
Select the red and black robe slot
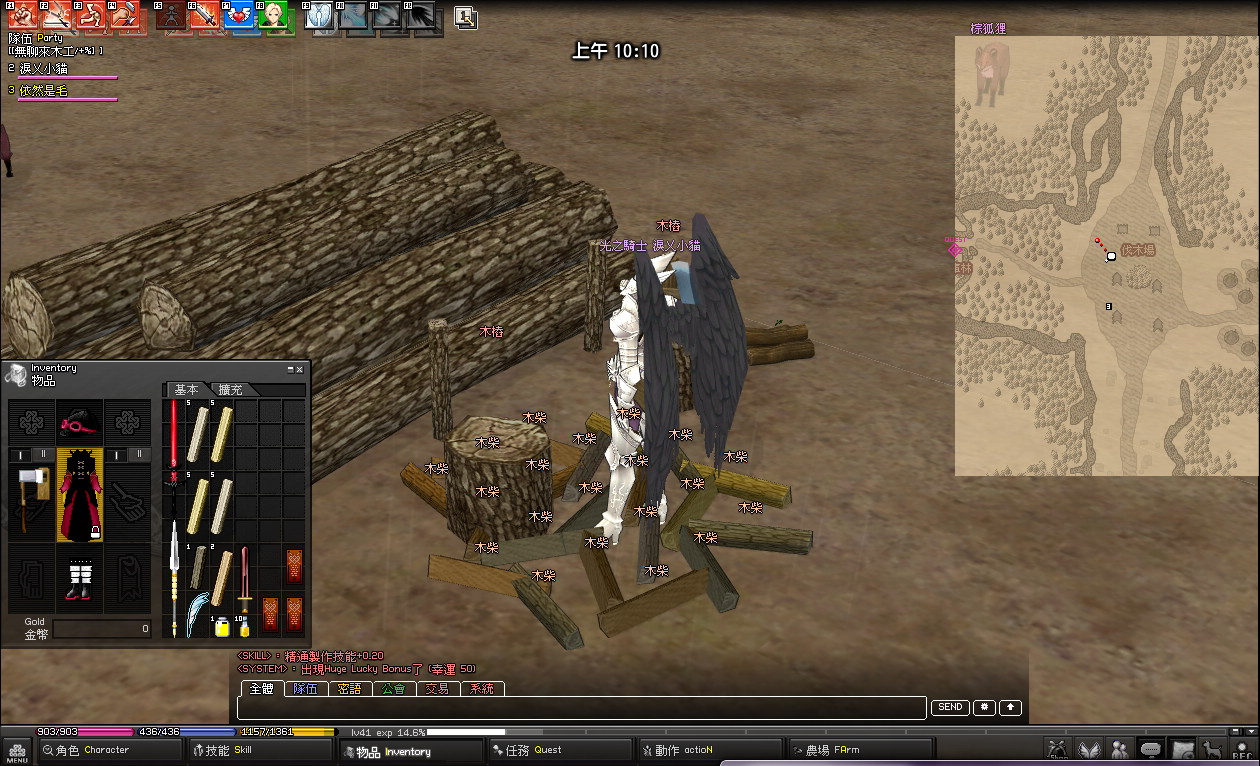(x=79, y=494)
